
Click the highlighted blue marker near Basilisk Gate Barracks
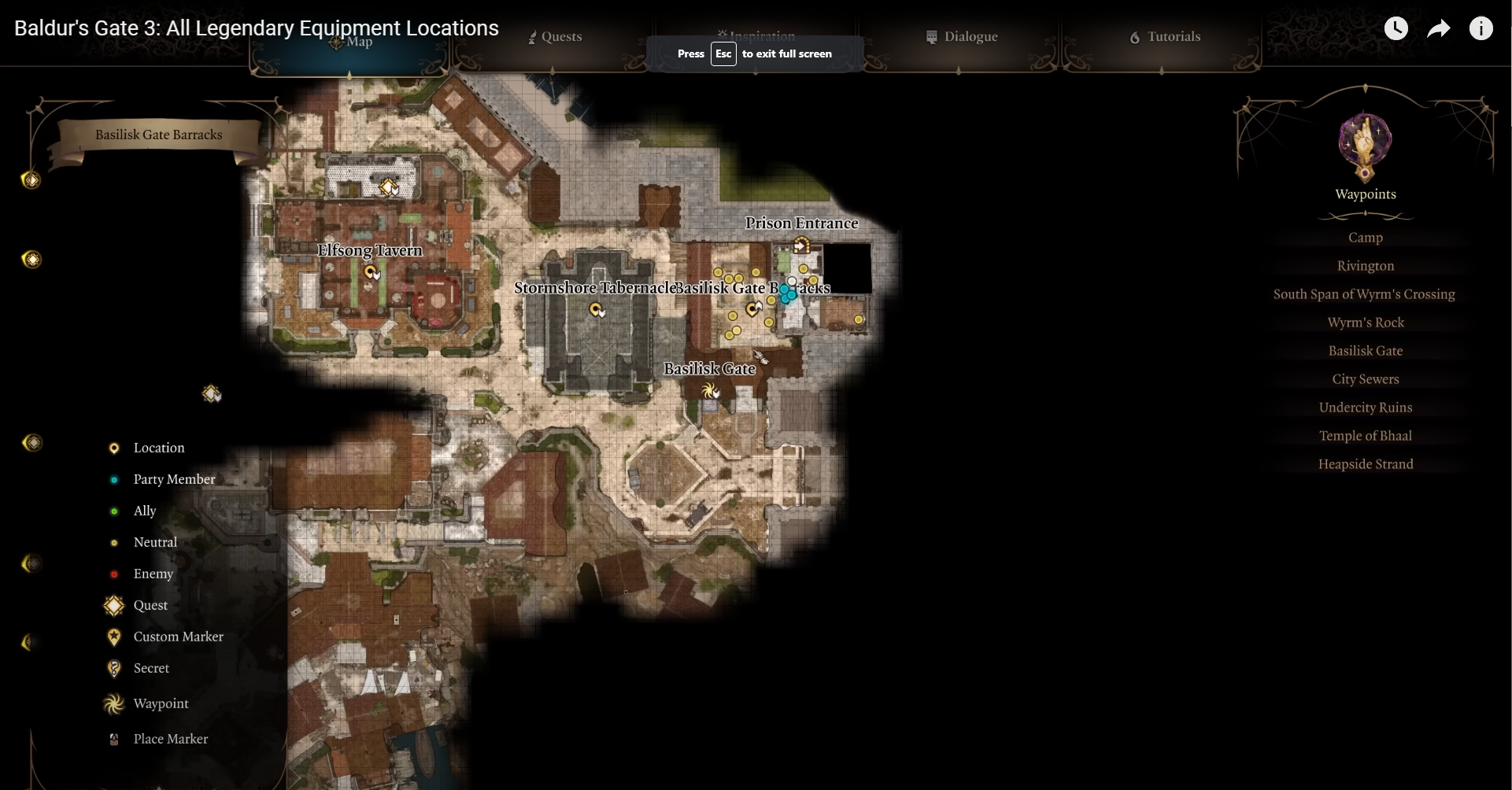click(789, 295)
